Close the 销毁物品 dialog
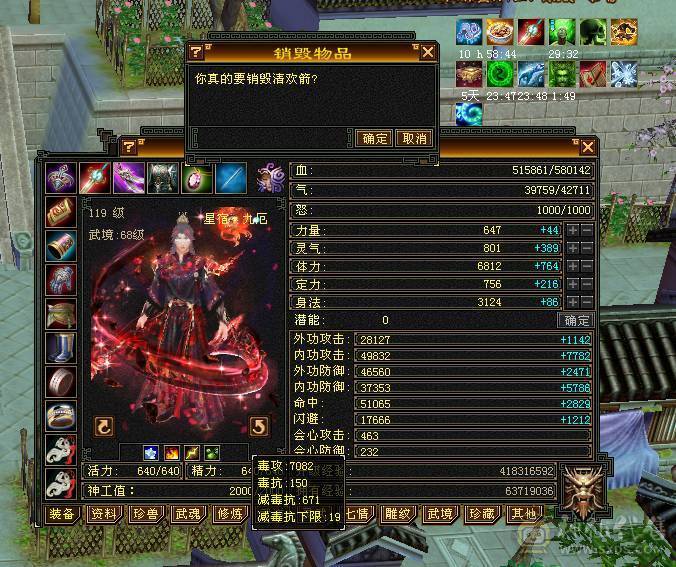676x567 pixels. click(x=428, y=52)
